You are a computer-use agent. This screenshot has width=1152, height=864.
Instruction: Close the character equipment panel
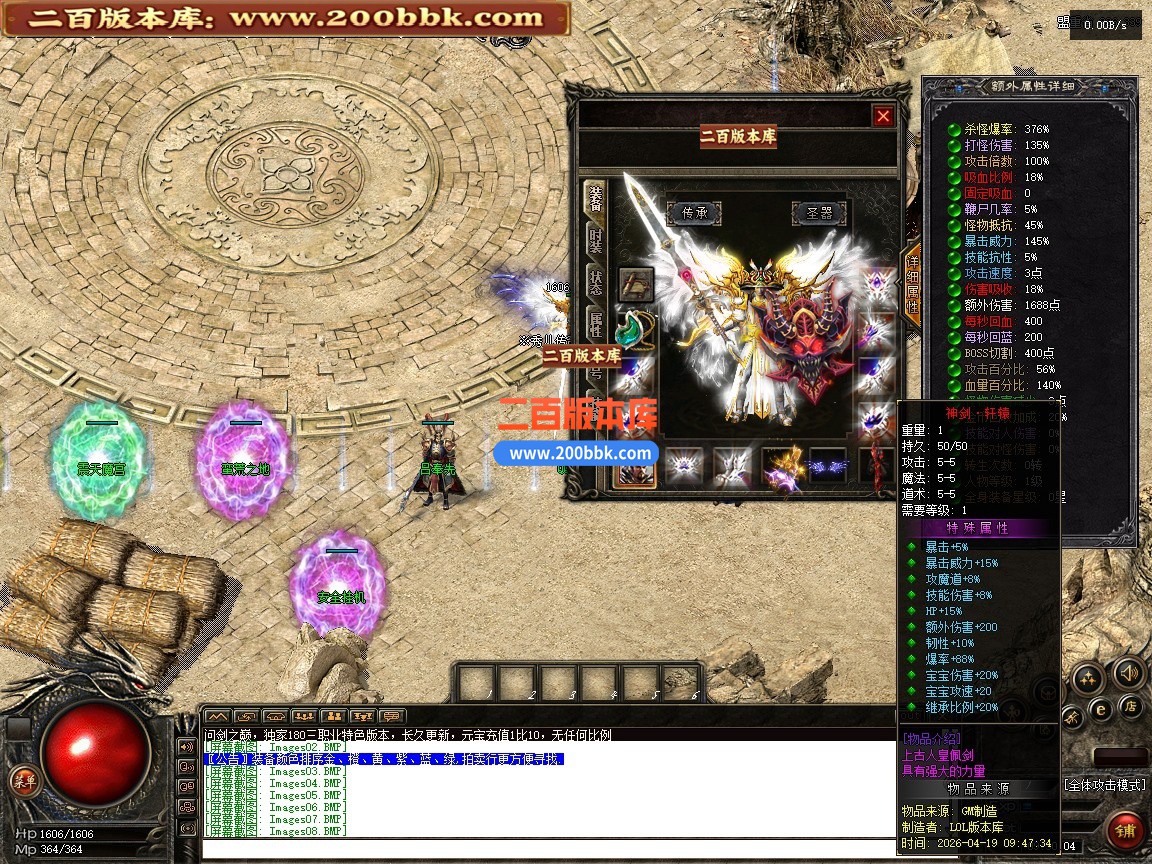click(883, 116)
